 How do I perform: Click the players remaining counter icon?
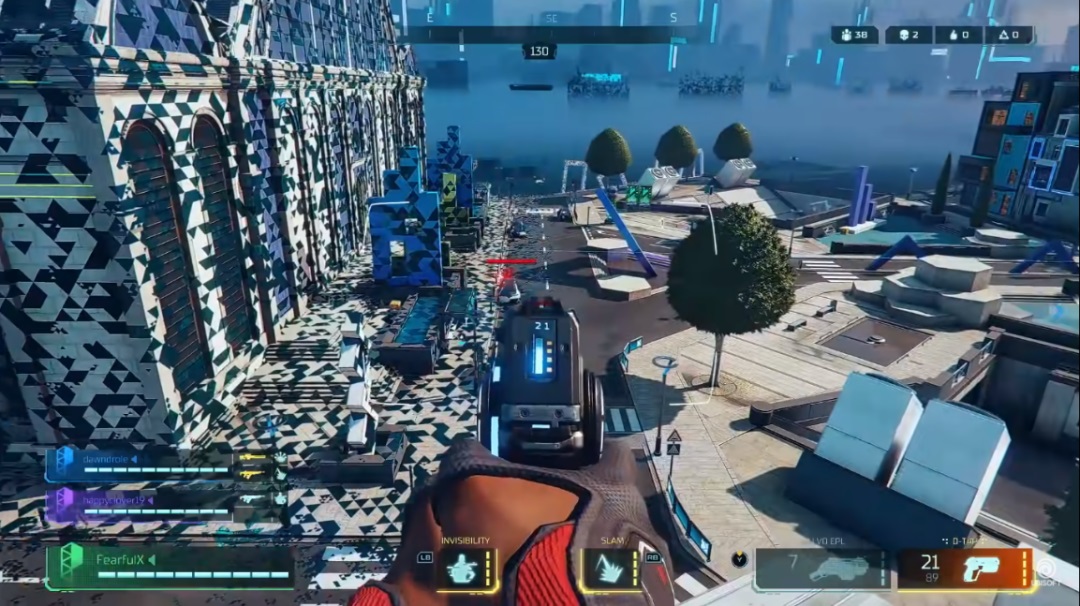point(845,35)
